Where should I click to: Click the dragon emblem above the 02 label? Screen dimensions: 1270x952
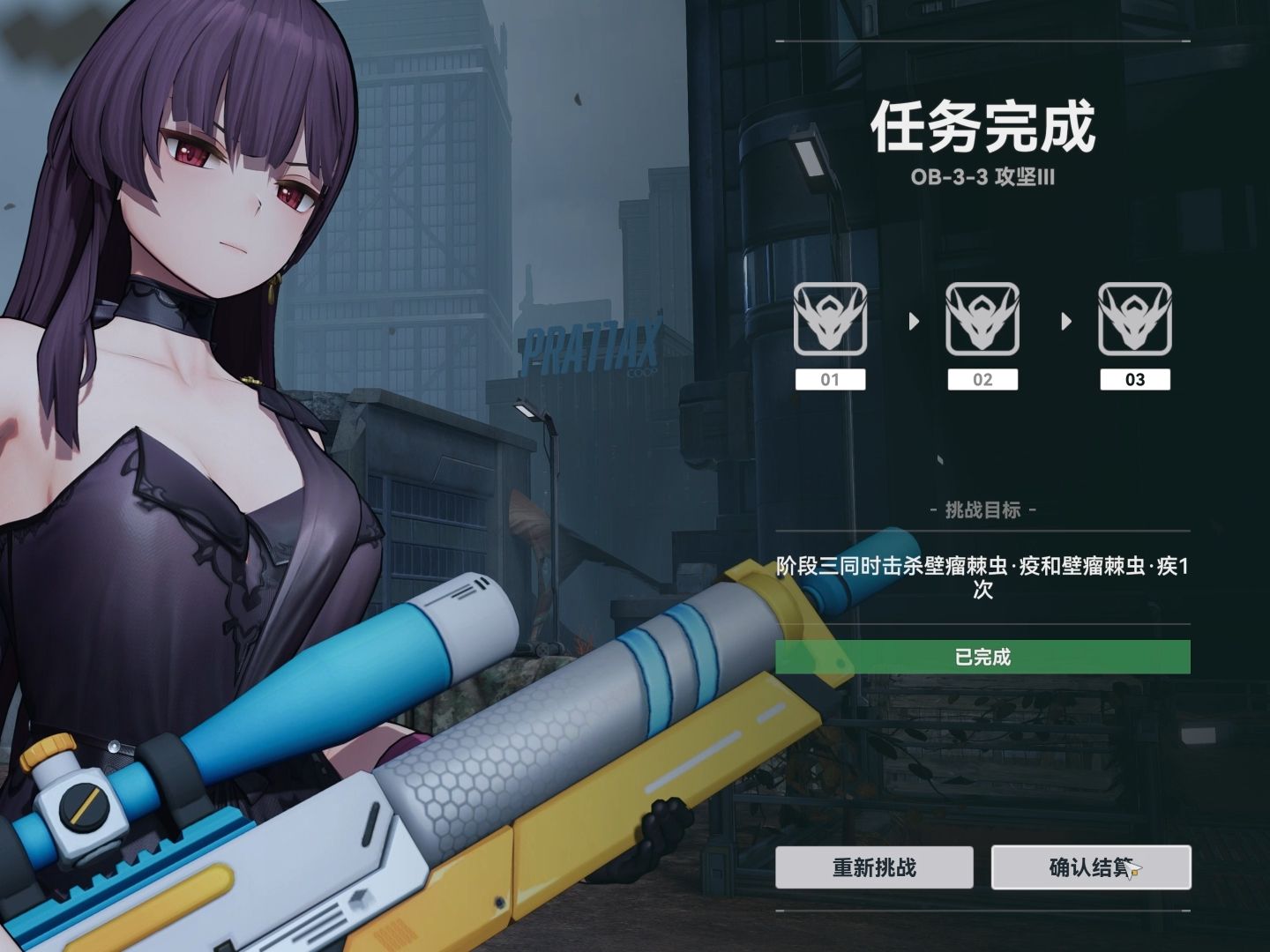pyautogui.click(x=982, y=319)
